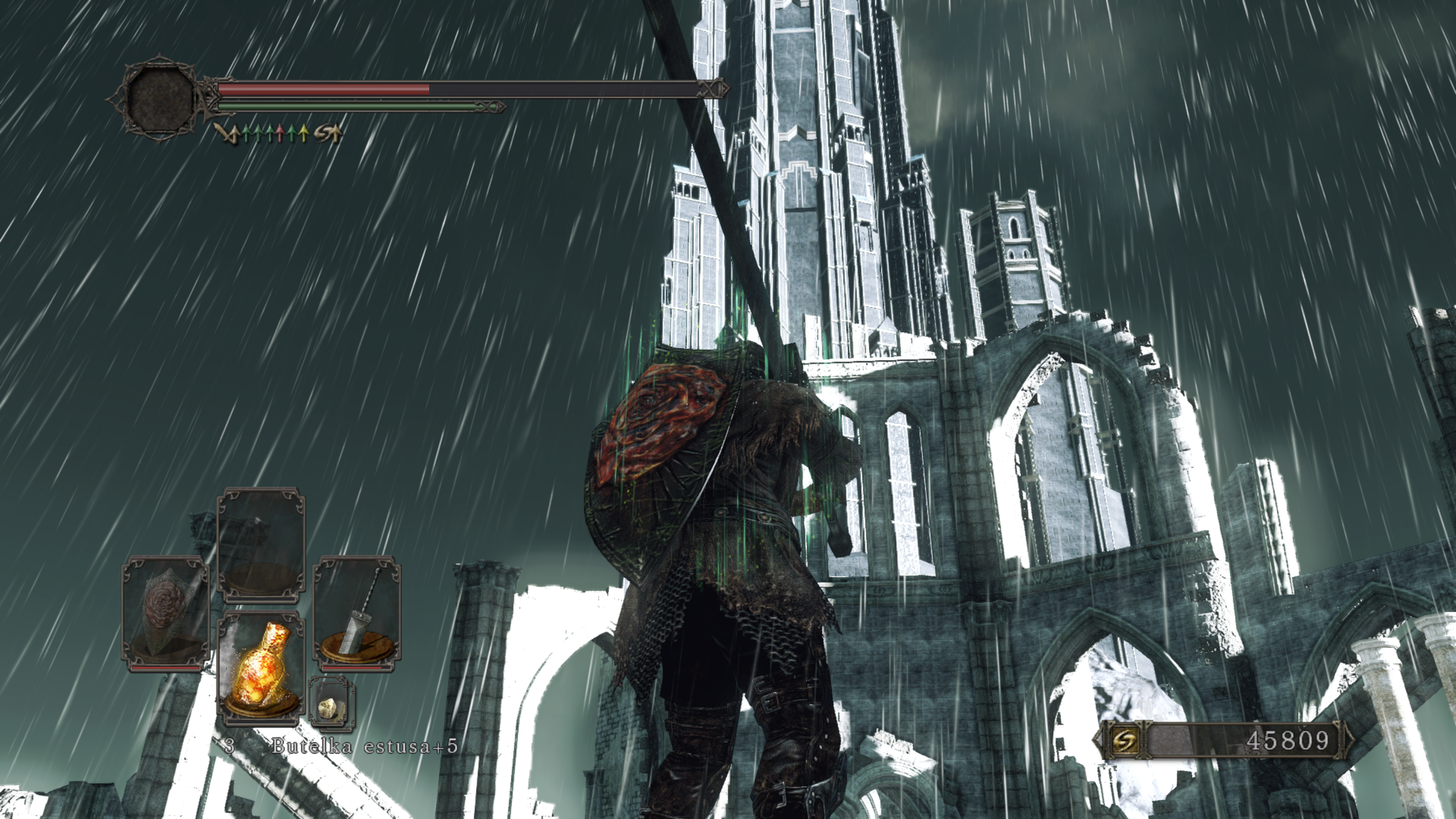
Task: Select the Estus Flask item slot
Action: tap(261, 669)
